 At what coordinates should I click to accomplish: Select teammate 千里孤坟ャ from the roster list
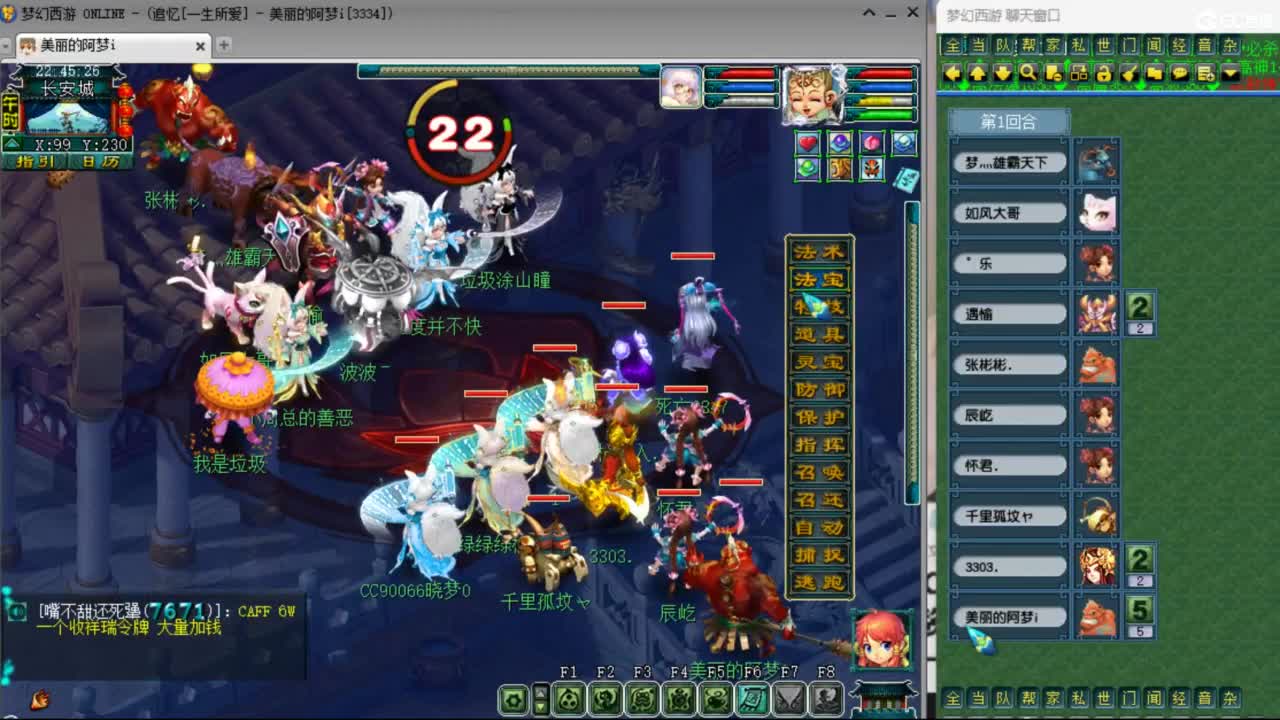[x=1008, y=515]
